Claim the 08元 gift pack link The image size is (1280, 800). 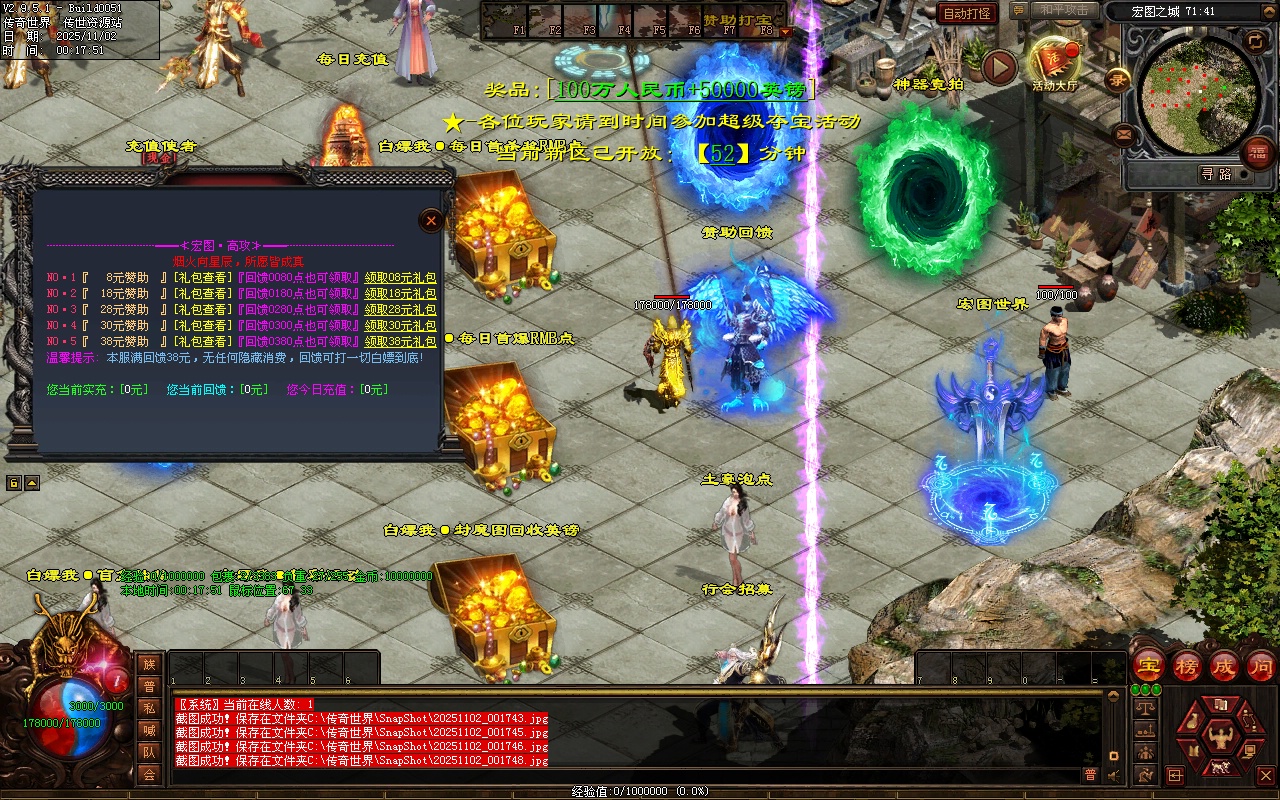click(400, 278)
